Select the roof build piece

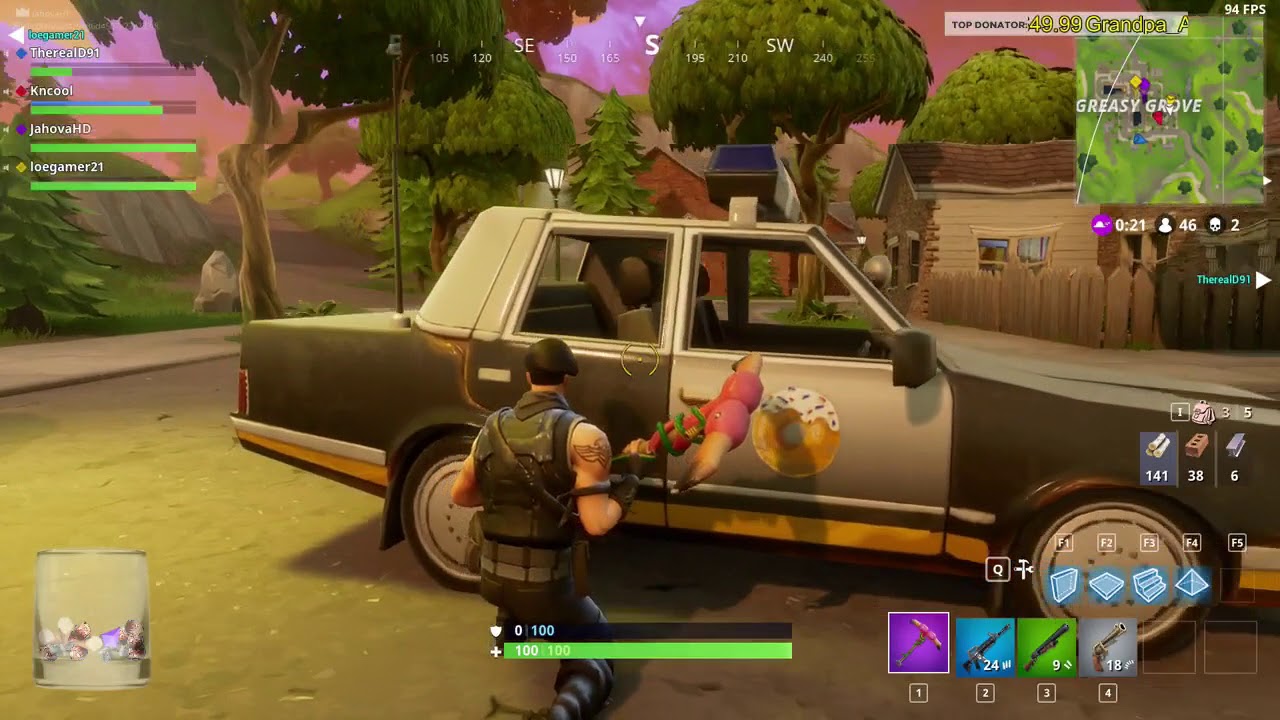click(1191, 585)
